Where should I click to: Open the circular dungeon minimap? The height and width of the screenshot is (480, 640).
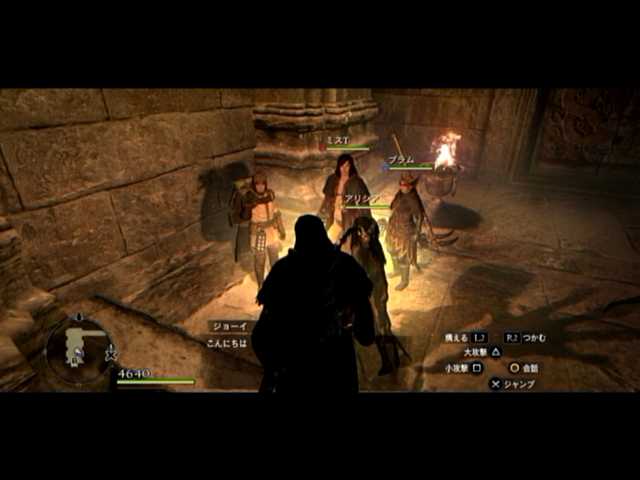[78, 350]
